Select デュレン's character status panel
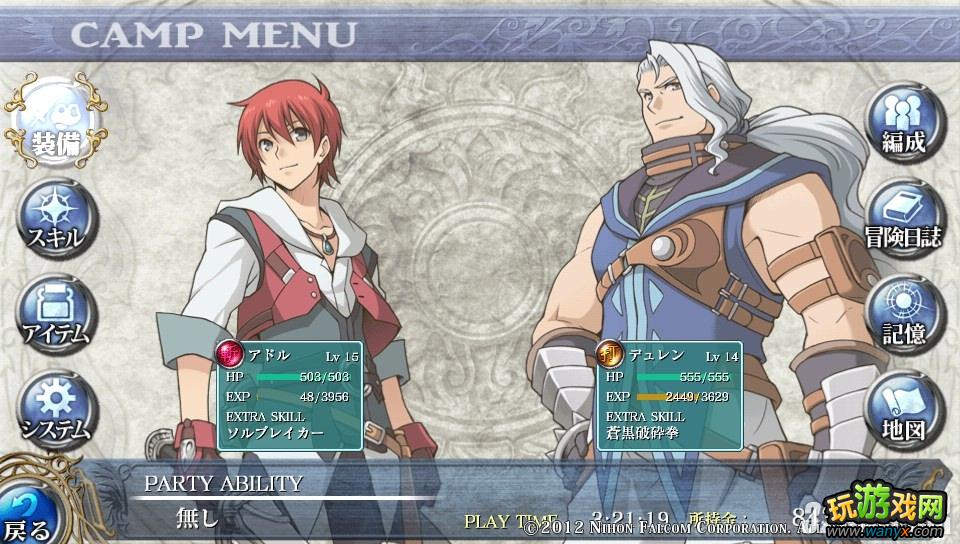Screen dimensions: 960x544 tap(669, 395)
